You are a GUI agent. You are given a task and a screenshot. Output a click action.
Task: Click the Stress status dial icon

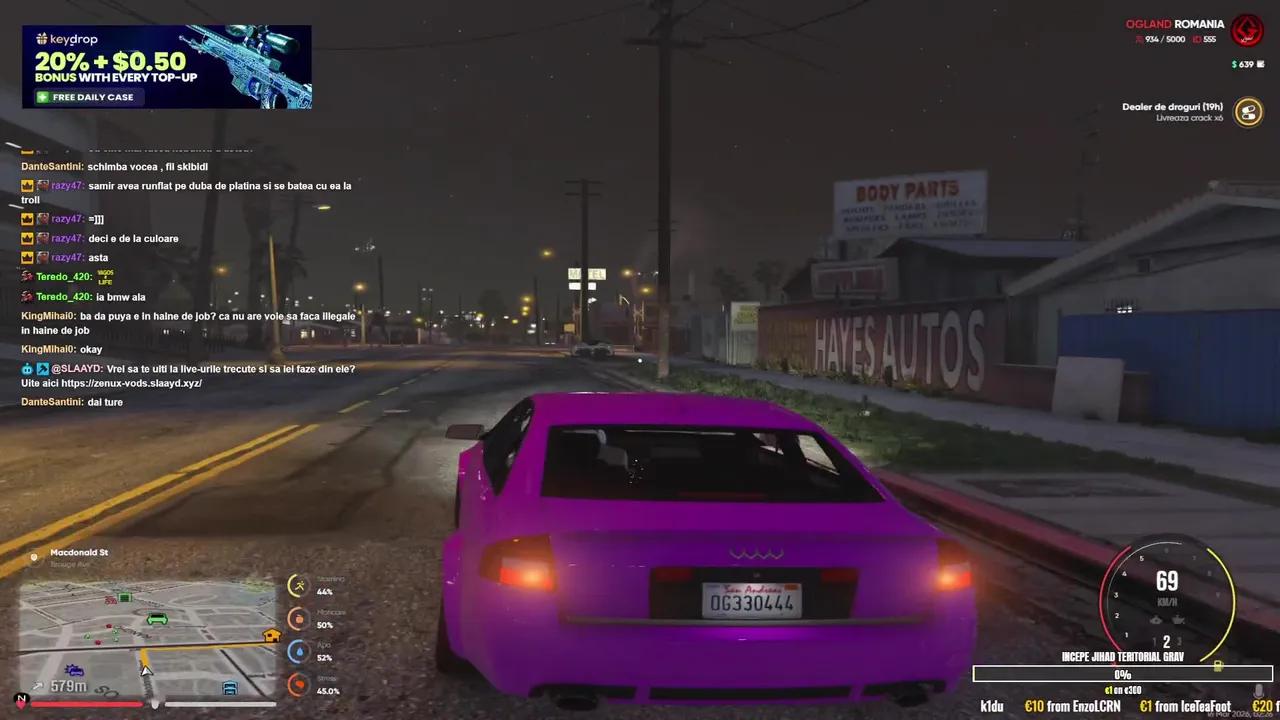pos(297,685)
